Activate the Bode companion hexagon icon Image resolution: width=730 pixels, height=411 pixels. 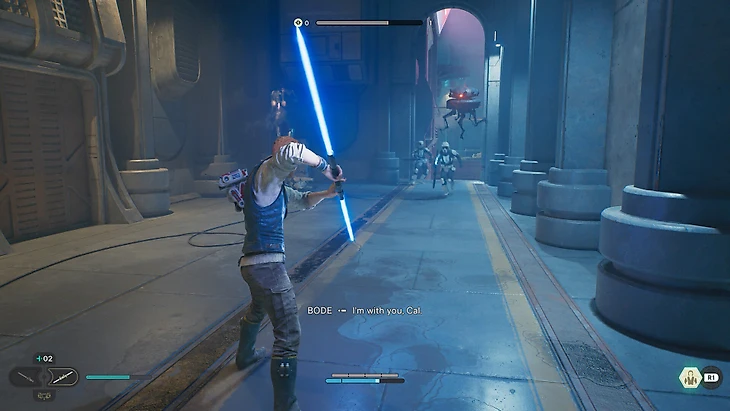(689, 377)
